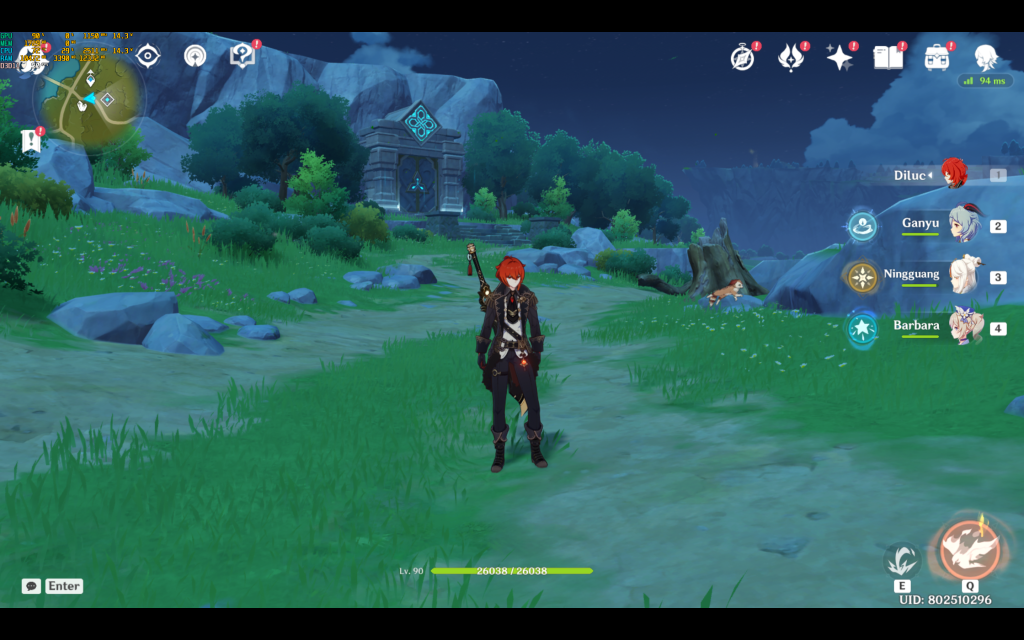
Task: Open the adventurer handbook book icon
Action: (888, 58)
